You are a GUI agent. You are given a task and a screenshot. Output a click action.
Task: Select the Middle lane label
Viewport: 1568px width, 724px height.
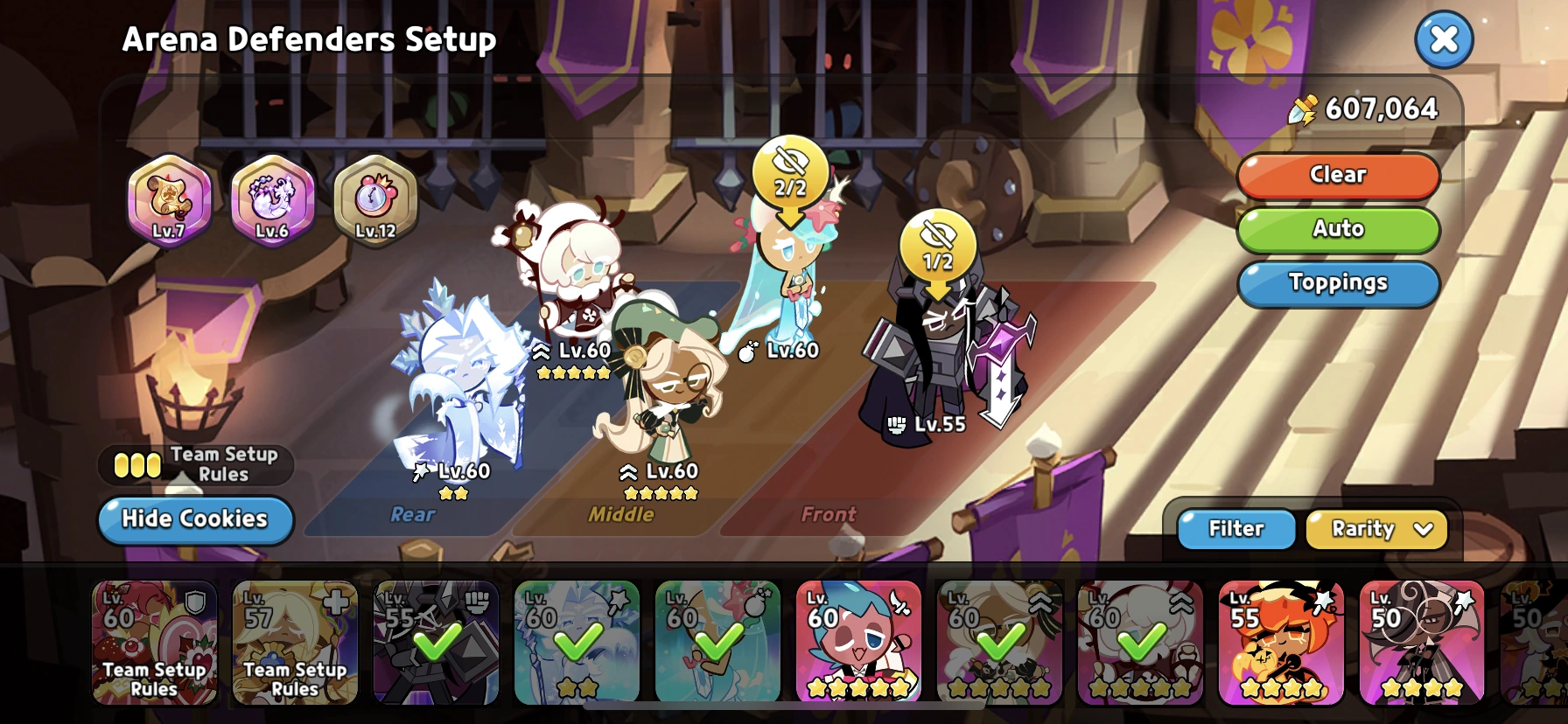(623, 515)
